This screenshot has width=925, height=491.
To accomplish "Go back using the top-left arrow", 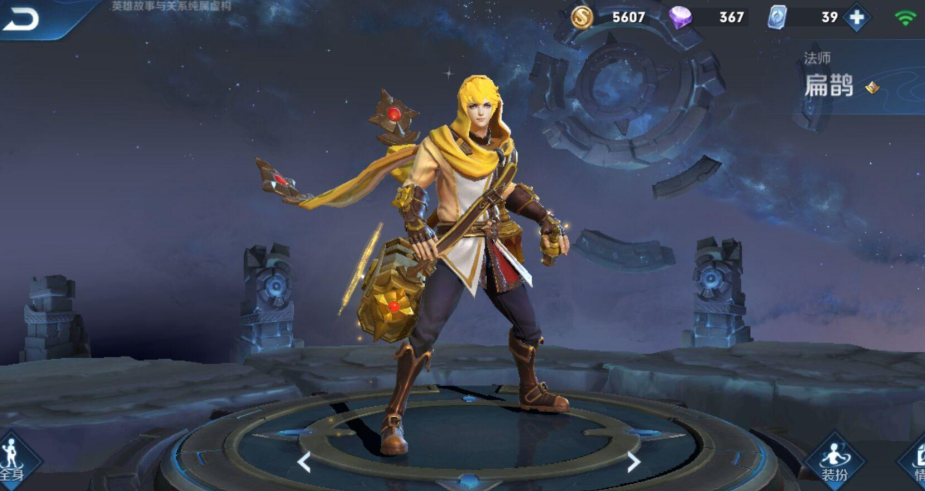I will tap(22, 18).
